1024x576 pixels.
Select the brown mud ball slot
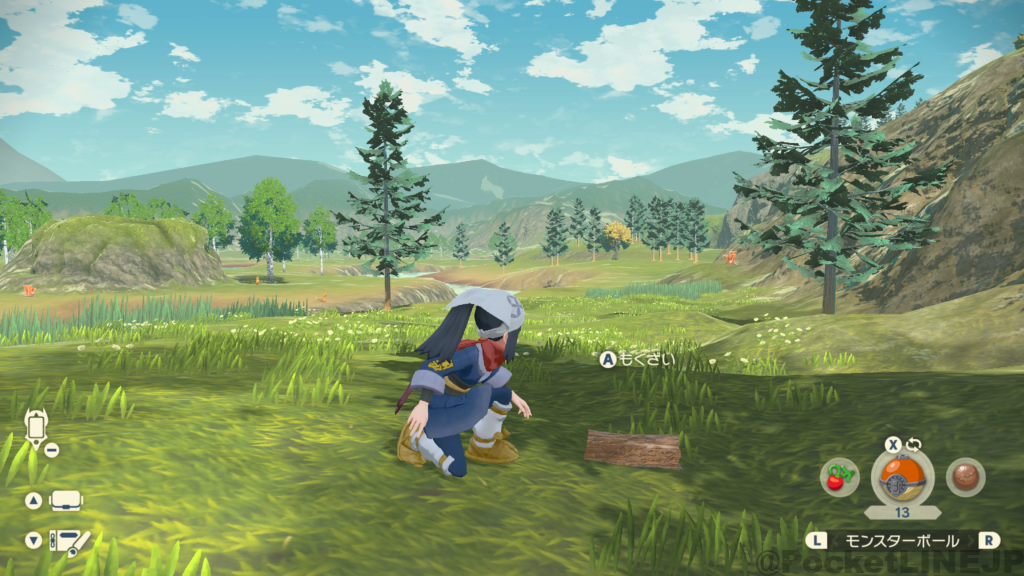click(965, 477)
